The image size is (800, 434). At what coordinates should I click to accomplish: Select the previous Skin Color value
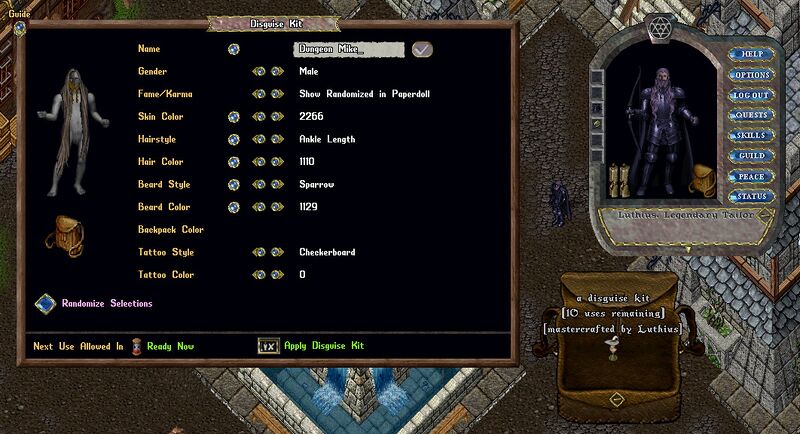pyautogui.click(x=258, y=117)
